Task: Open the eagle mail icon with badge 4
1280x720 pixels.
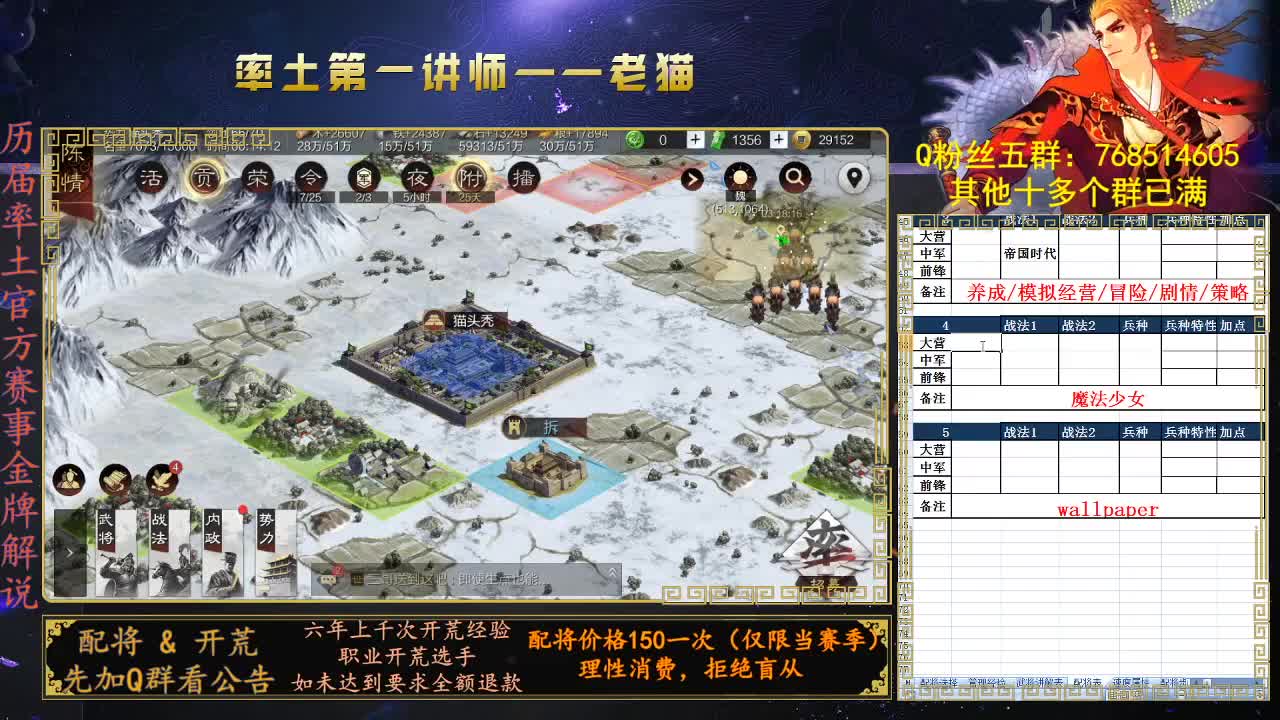Action: pos(162,479)
